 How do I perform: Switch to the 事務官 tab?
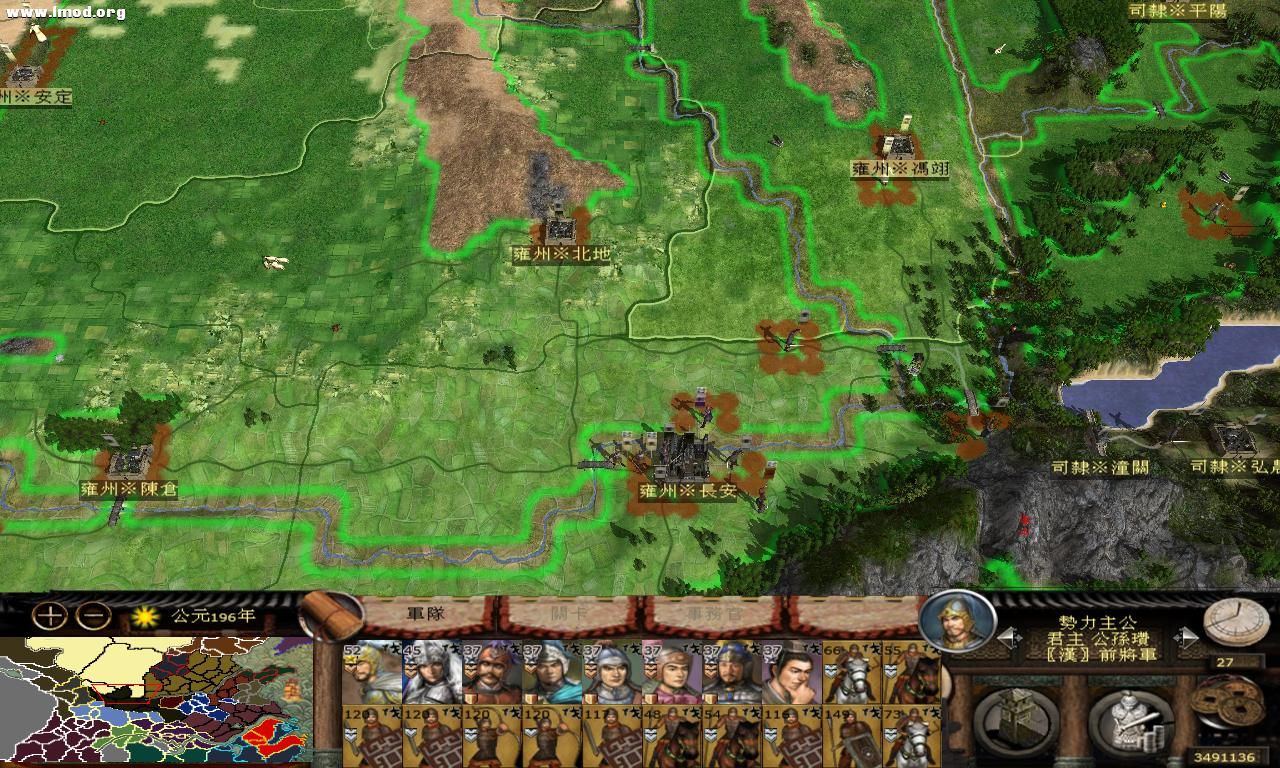pos(713,614)
